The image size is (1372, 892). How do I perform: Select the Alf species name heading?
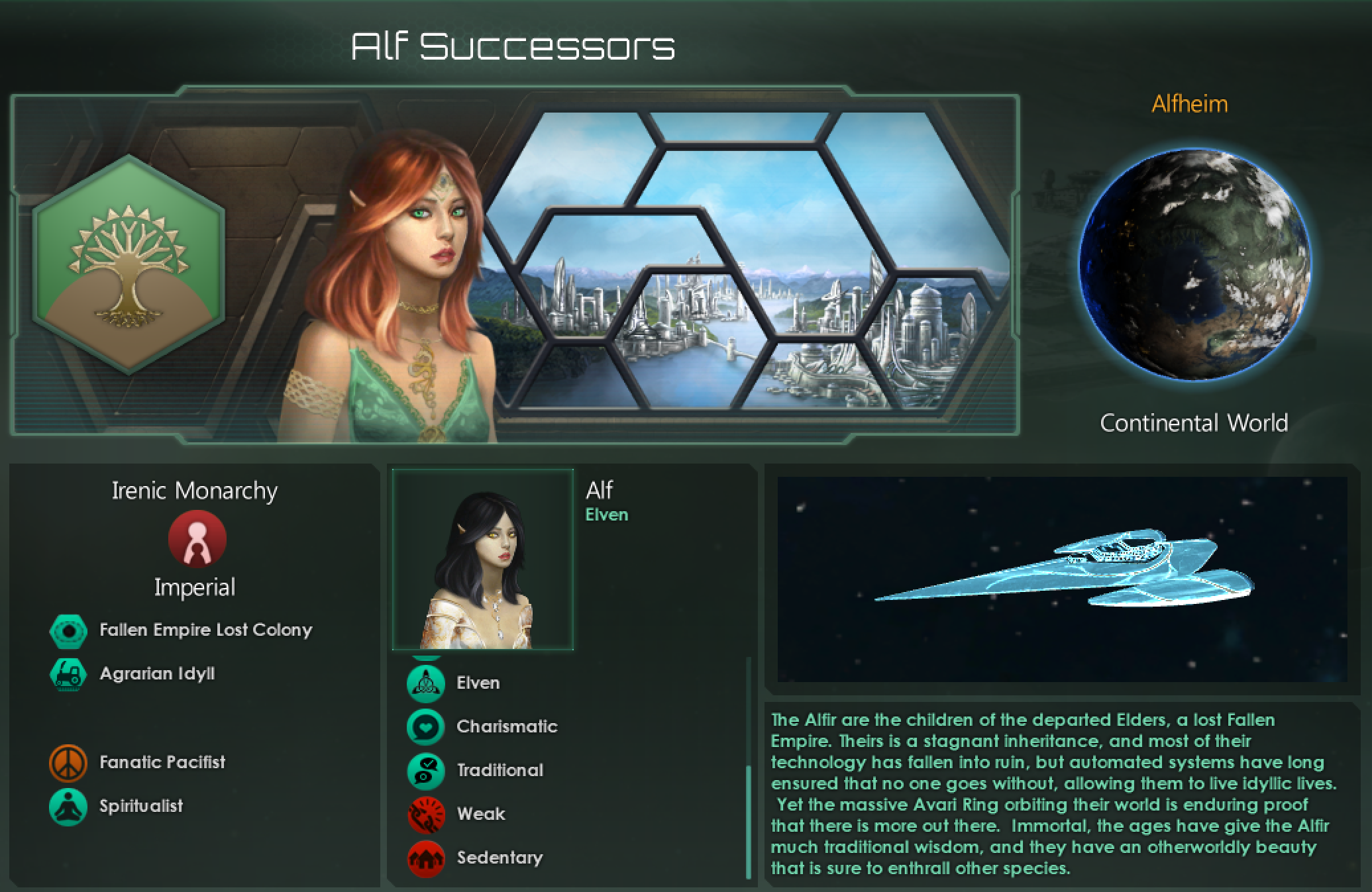point(601,490)
